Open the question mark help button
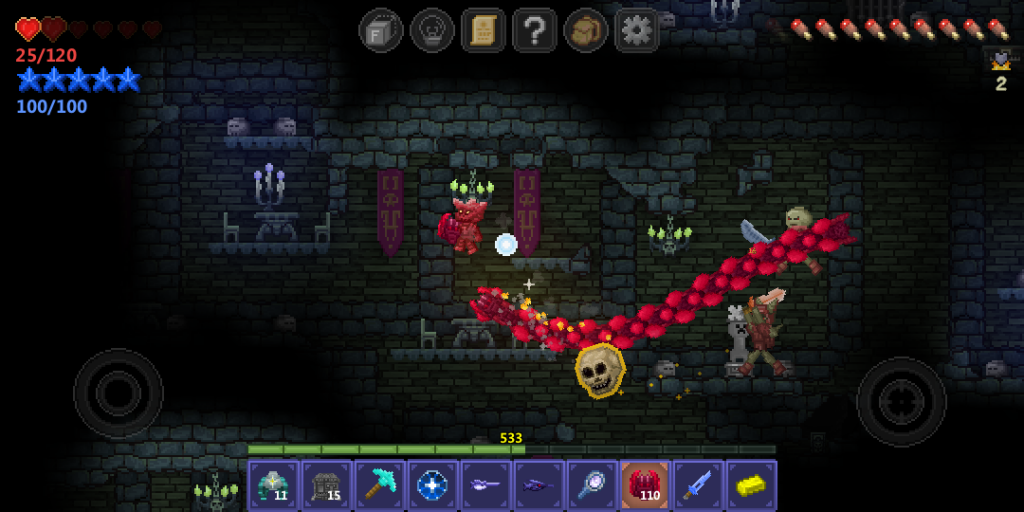This screenshot has height=512, width=1024. (534, 30)
